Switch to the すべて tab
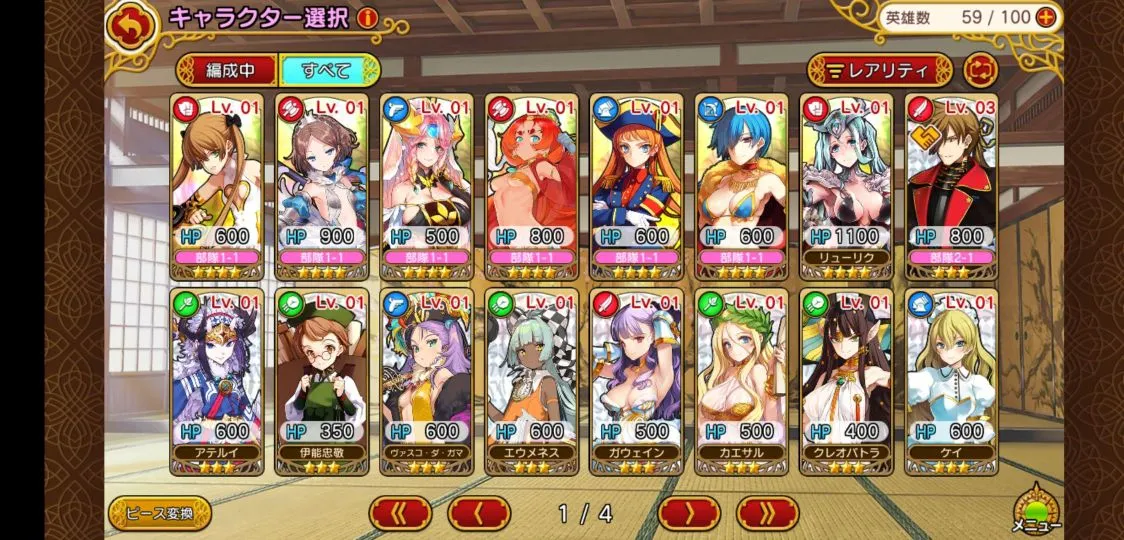Image resolution: width=1124 pixels, height=540 pixels. click(329, 70)
